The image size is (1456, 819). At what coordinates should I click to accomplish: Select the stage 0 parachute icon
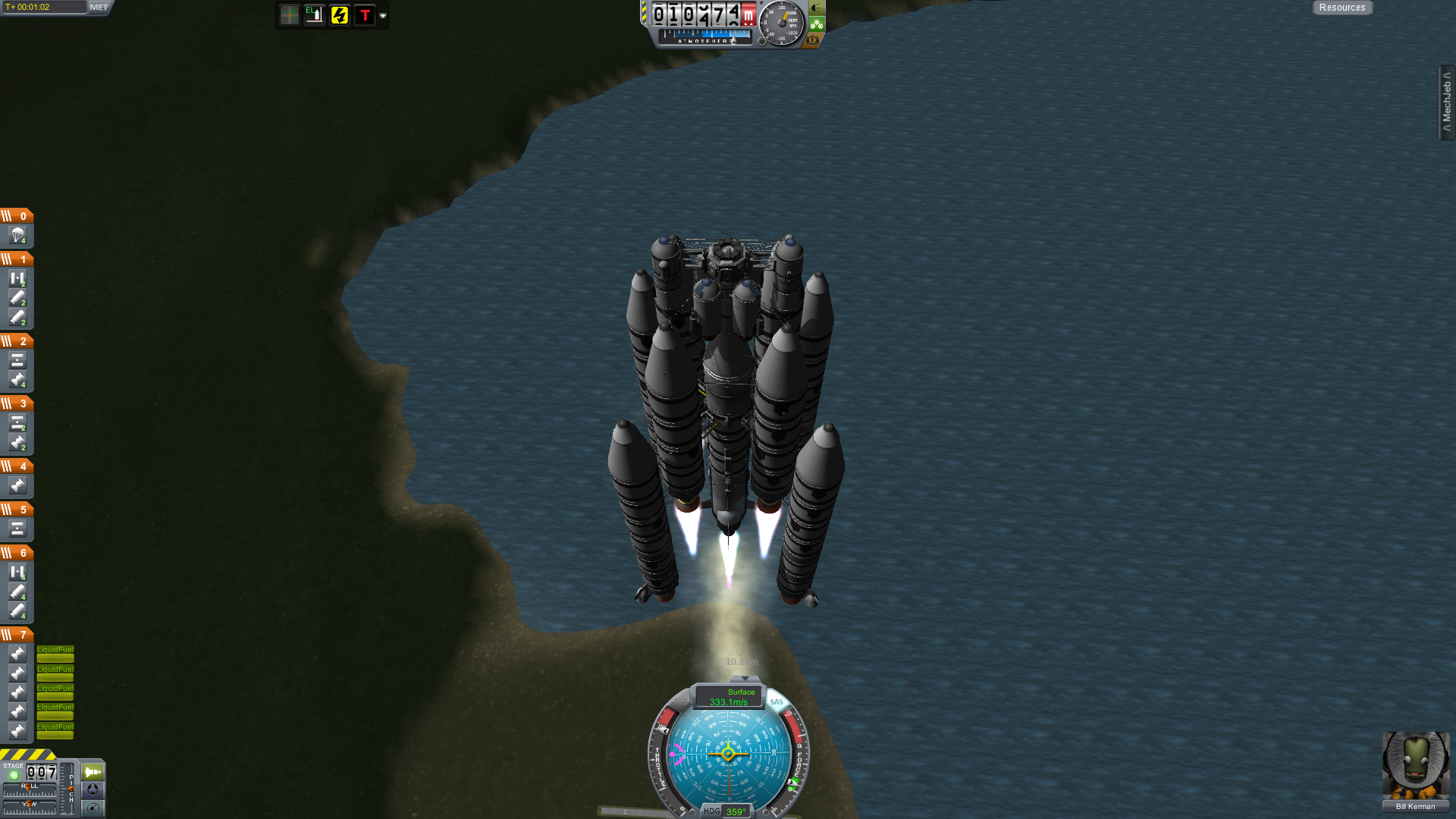(17, 236)
